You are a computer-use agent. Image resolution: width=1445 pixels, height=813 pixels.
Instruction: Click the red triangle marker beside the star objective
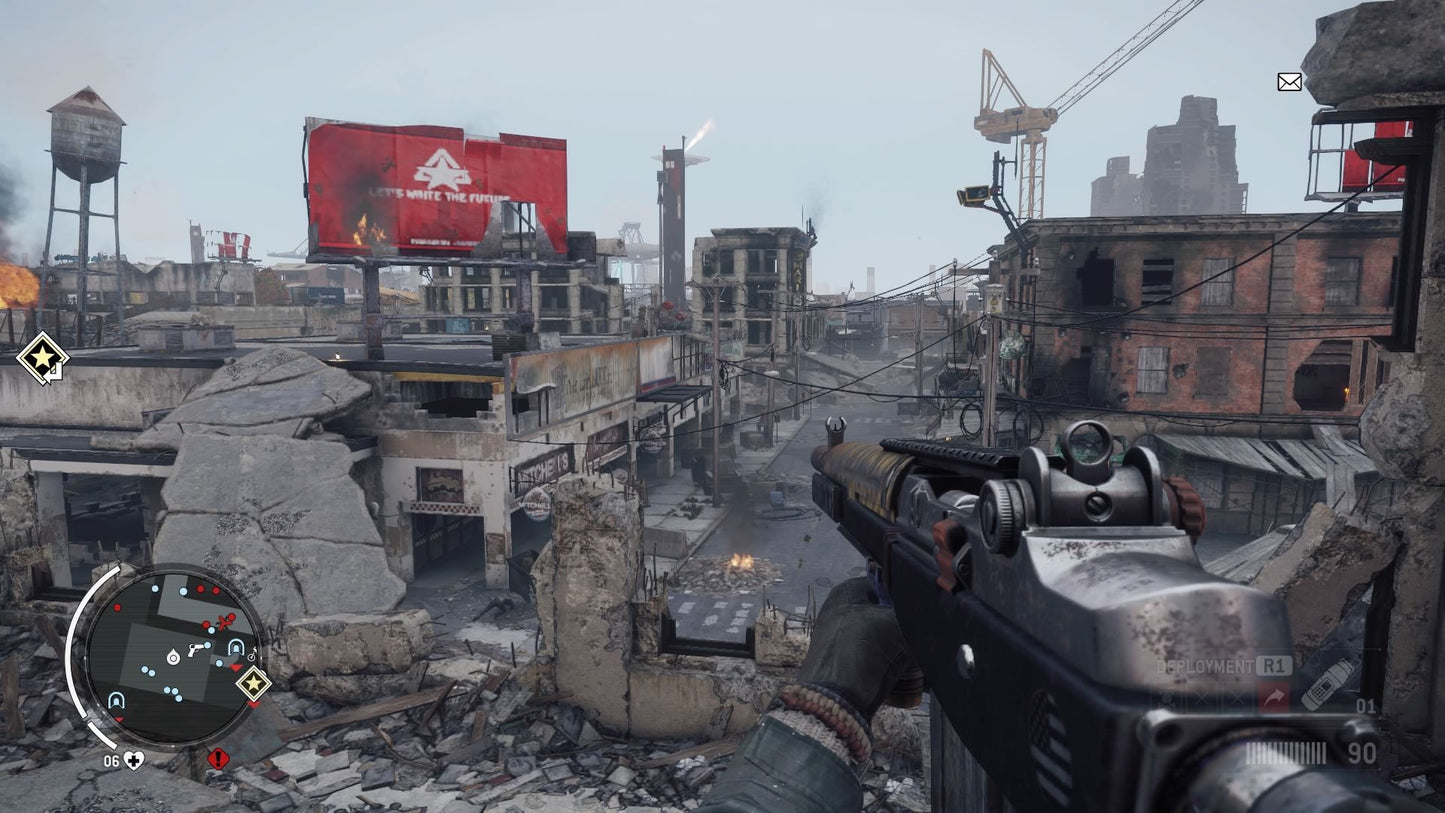point(235,668)
